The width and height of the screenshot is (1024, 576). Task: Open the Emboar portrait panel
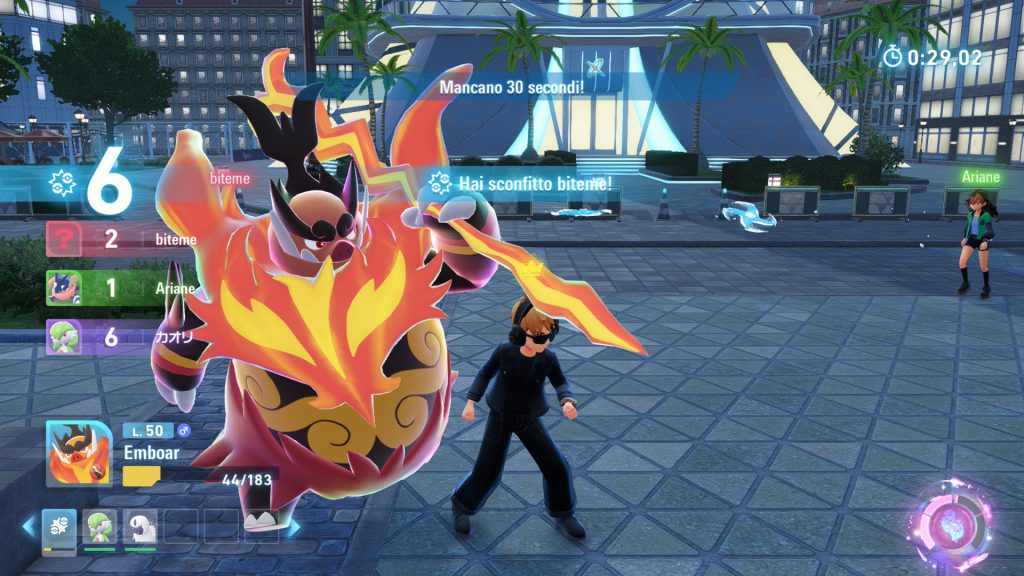click(79, 453)
